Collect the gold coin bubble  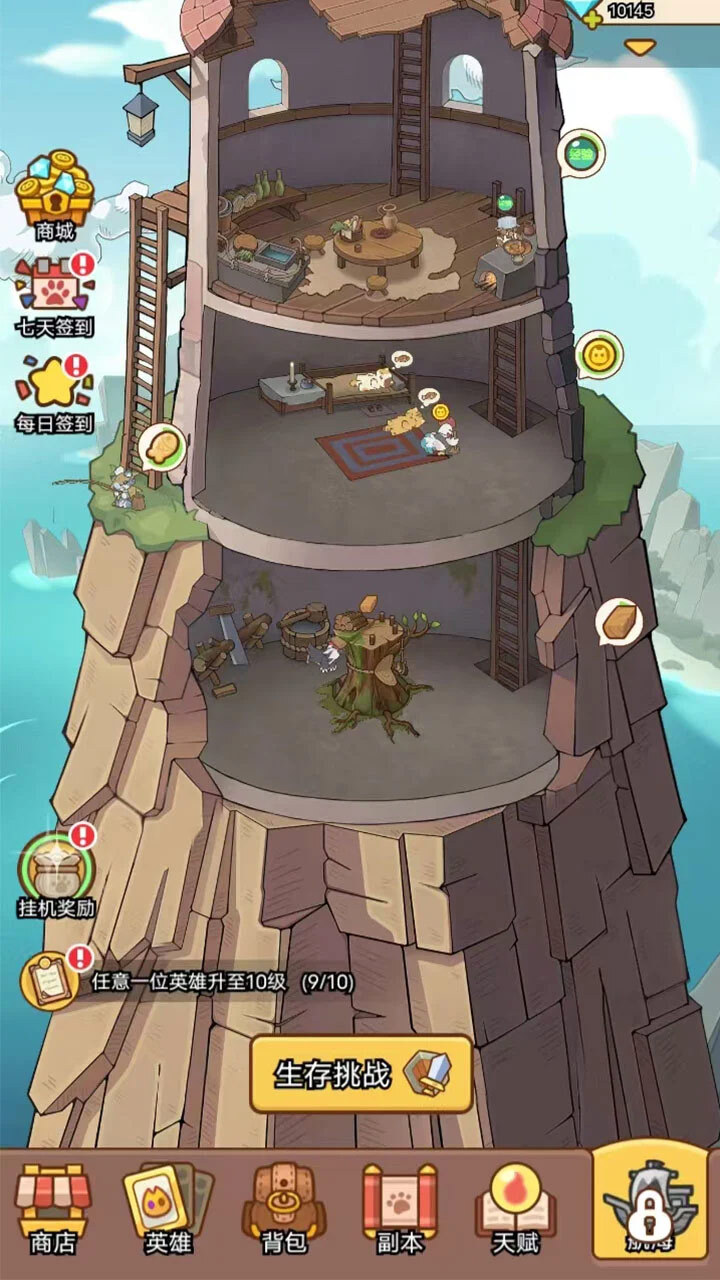coord(598,355)
